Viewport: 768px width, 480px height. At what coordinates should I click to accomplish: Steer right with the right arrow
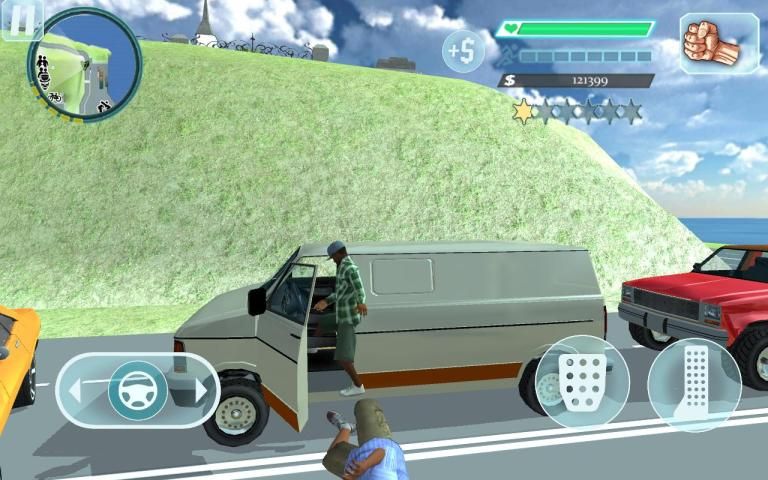click(203, 389)
